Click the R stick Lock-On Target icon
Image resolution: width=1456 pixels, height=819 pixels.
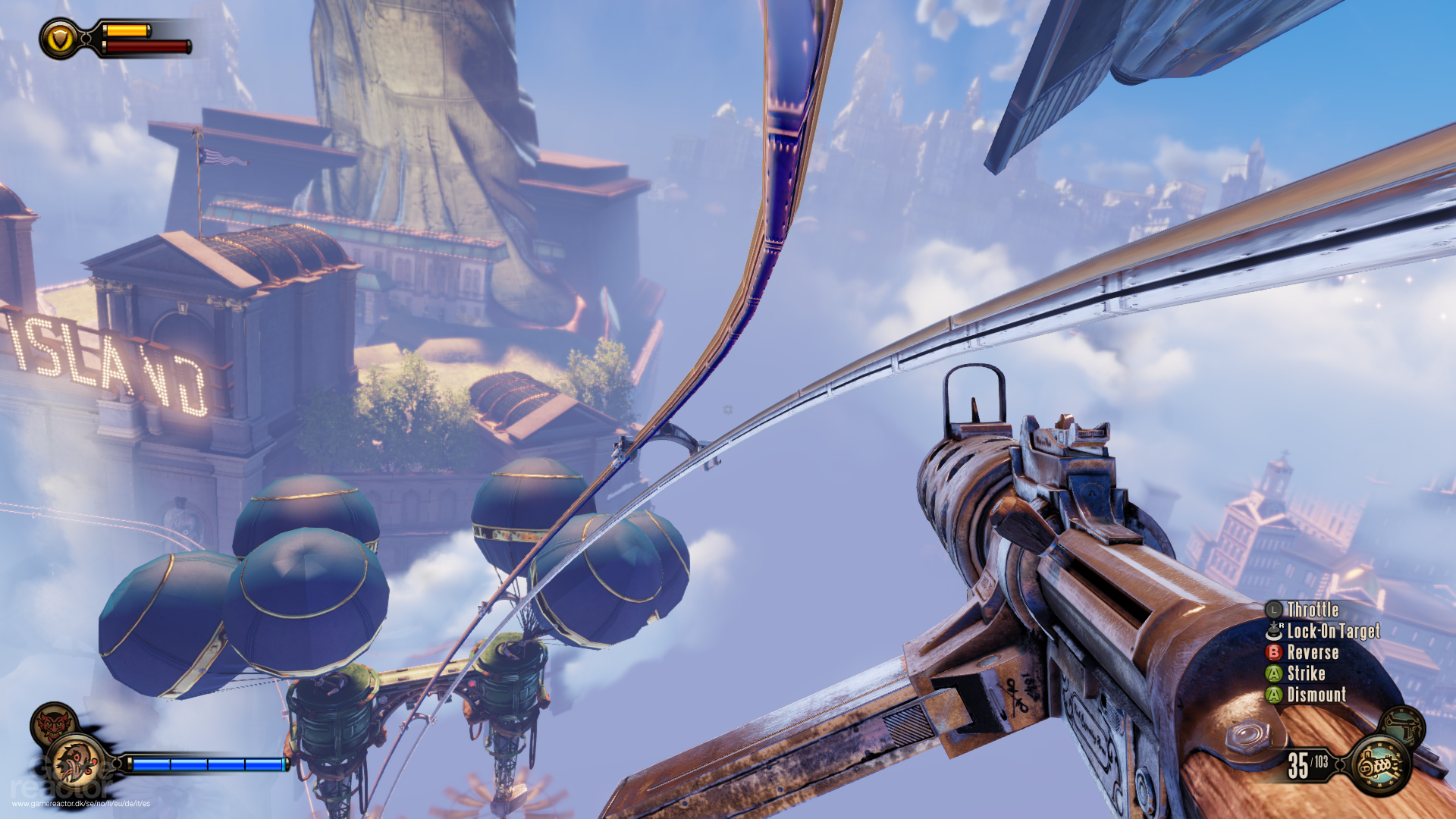1274,632
